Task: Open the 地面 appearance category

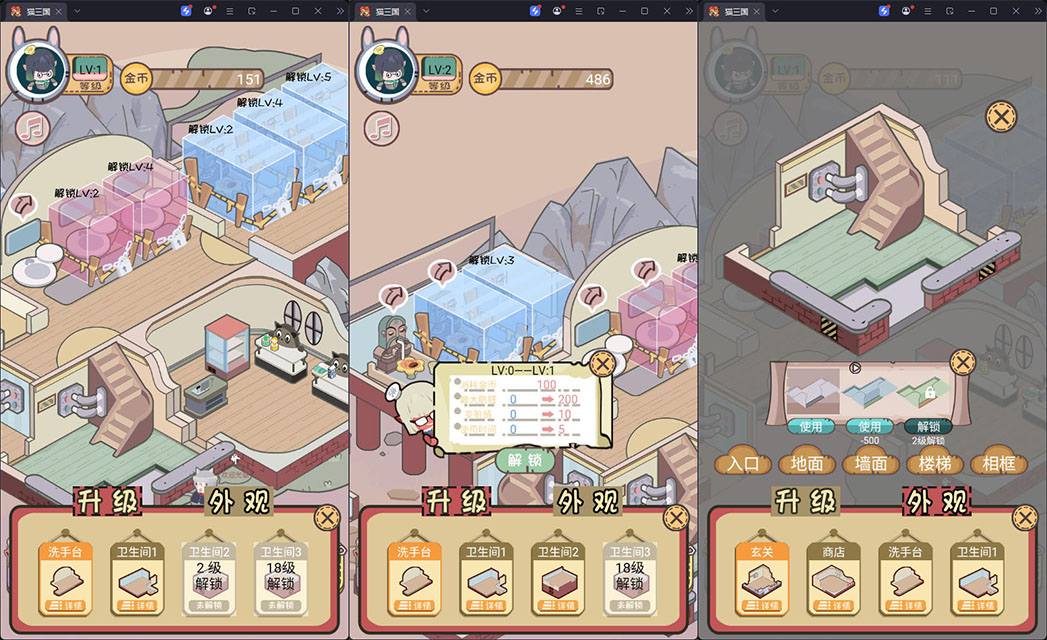Action: 807,463
